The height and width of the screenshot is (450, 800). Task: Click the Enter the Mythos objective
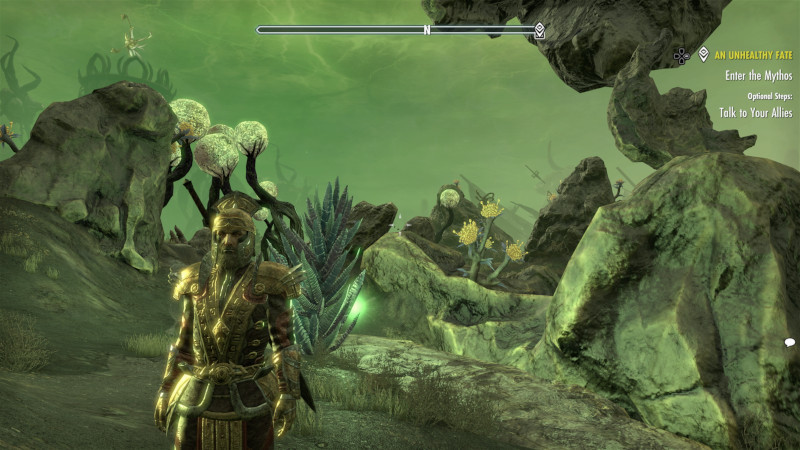click(x=757, y=75)
